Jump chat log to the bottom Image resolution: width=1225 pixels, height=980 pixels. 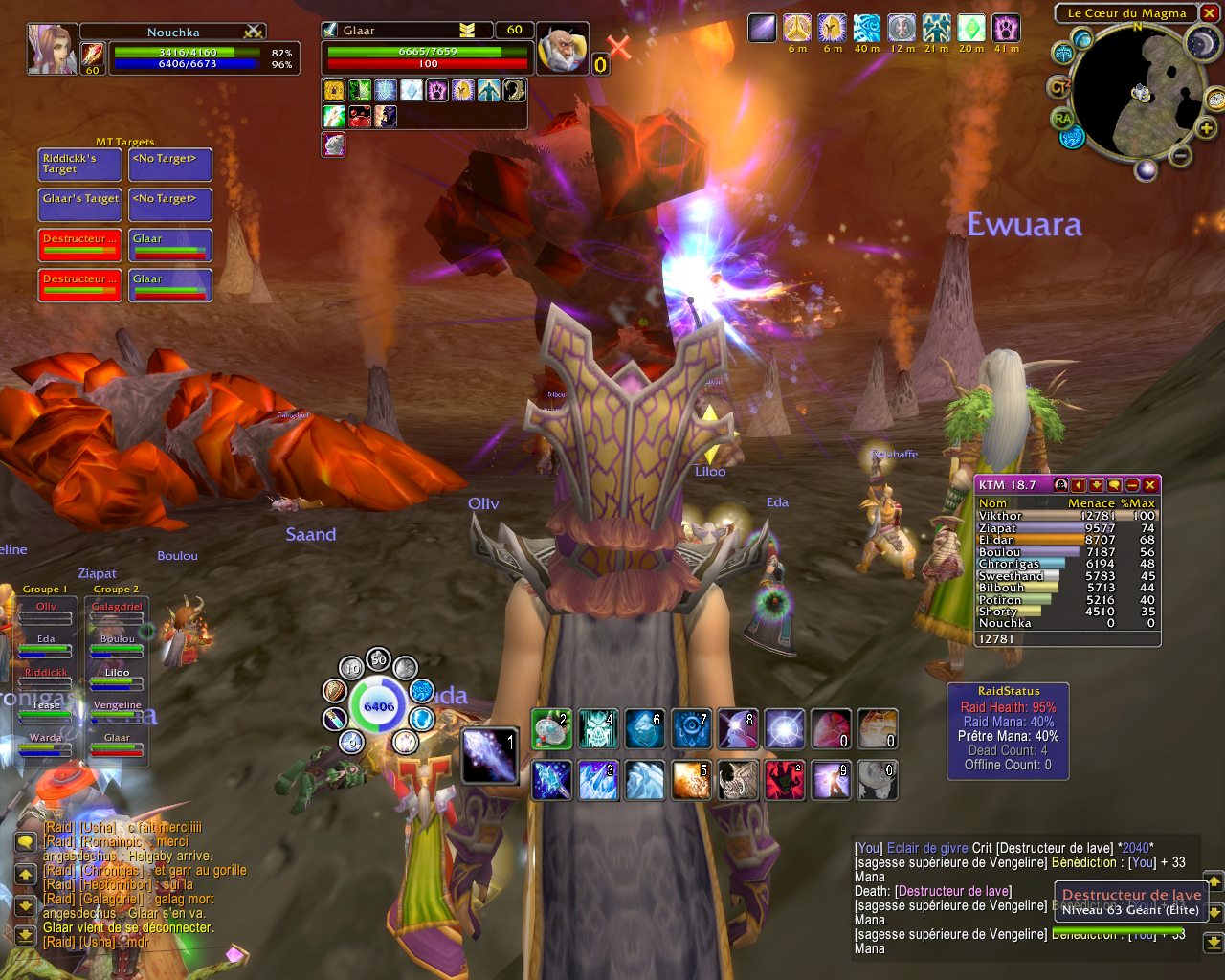26,932
